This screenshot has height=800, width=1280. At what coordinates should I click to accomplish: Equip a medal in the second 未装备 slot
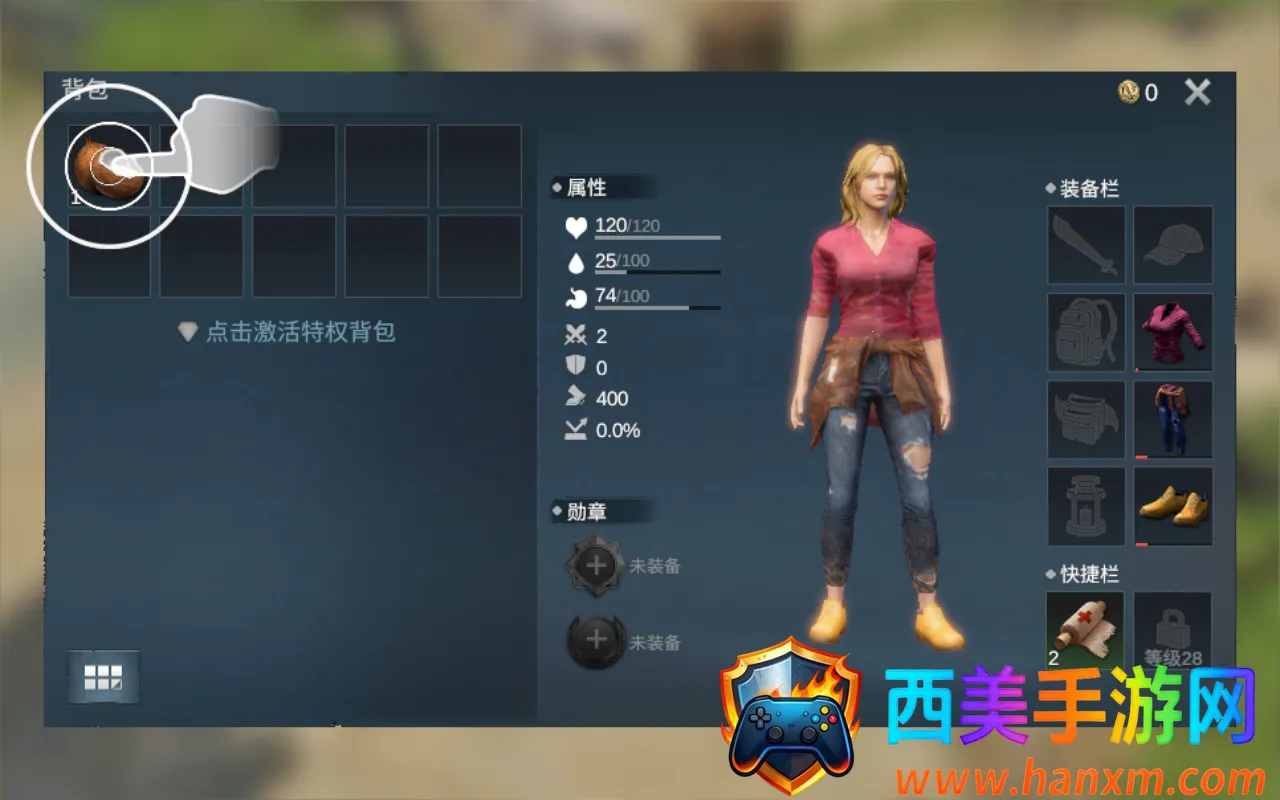(x=597, y=641)
